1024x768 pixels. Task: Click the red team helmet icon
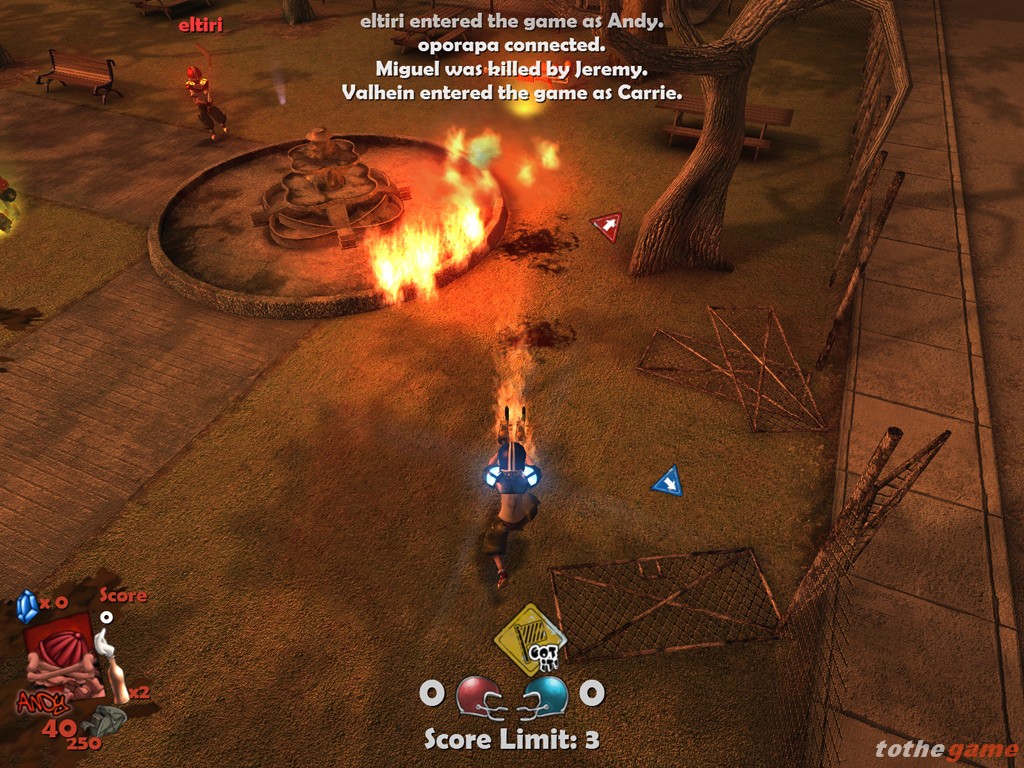click(479, 696)
